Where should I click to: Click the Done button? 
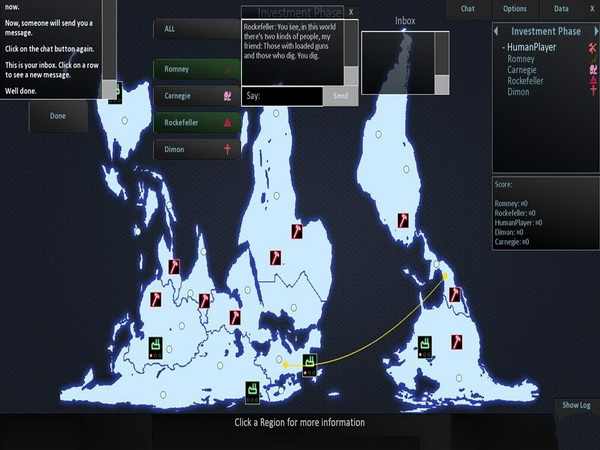click(x=59, y=116)
